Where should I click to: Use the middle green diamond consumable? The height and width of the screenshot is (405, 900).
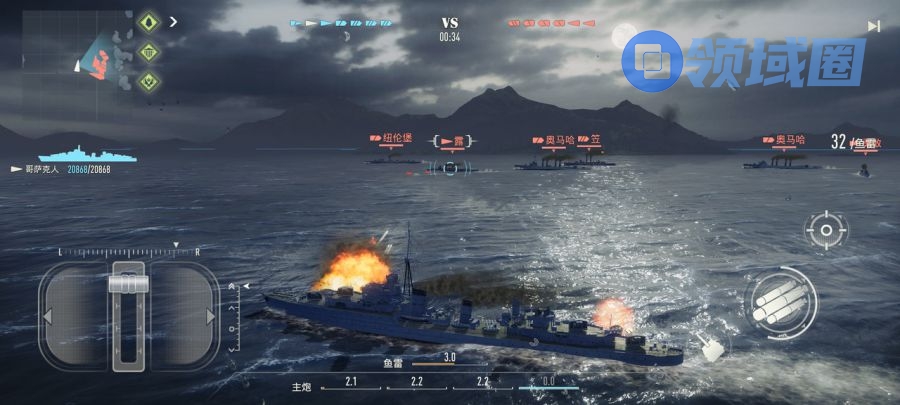pyautogui.click(x=149, y=52)
